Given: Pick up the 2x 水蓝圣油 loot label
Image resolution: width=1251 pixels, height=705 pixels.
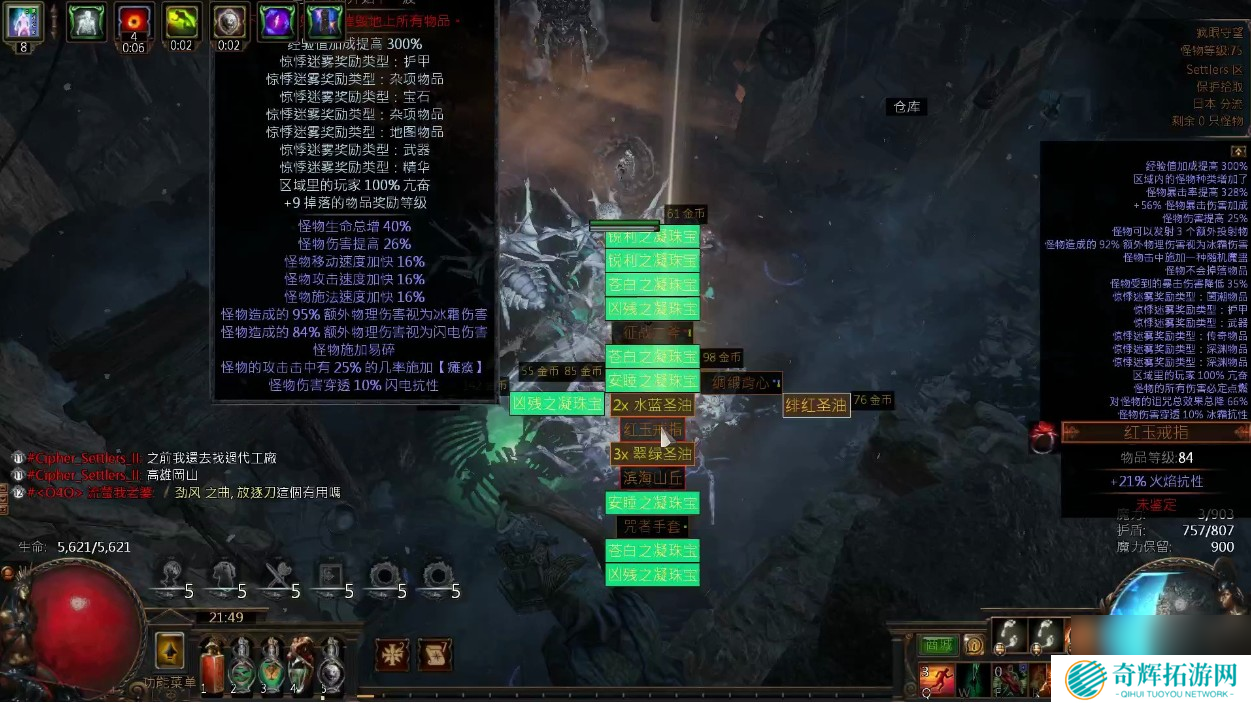Looking at the screenshot, I should point(652,405).
